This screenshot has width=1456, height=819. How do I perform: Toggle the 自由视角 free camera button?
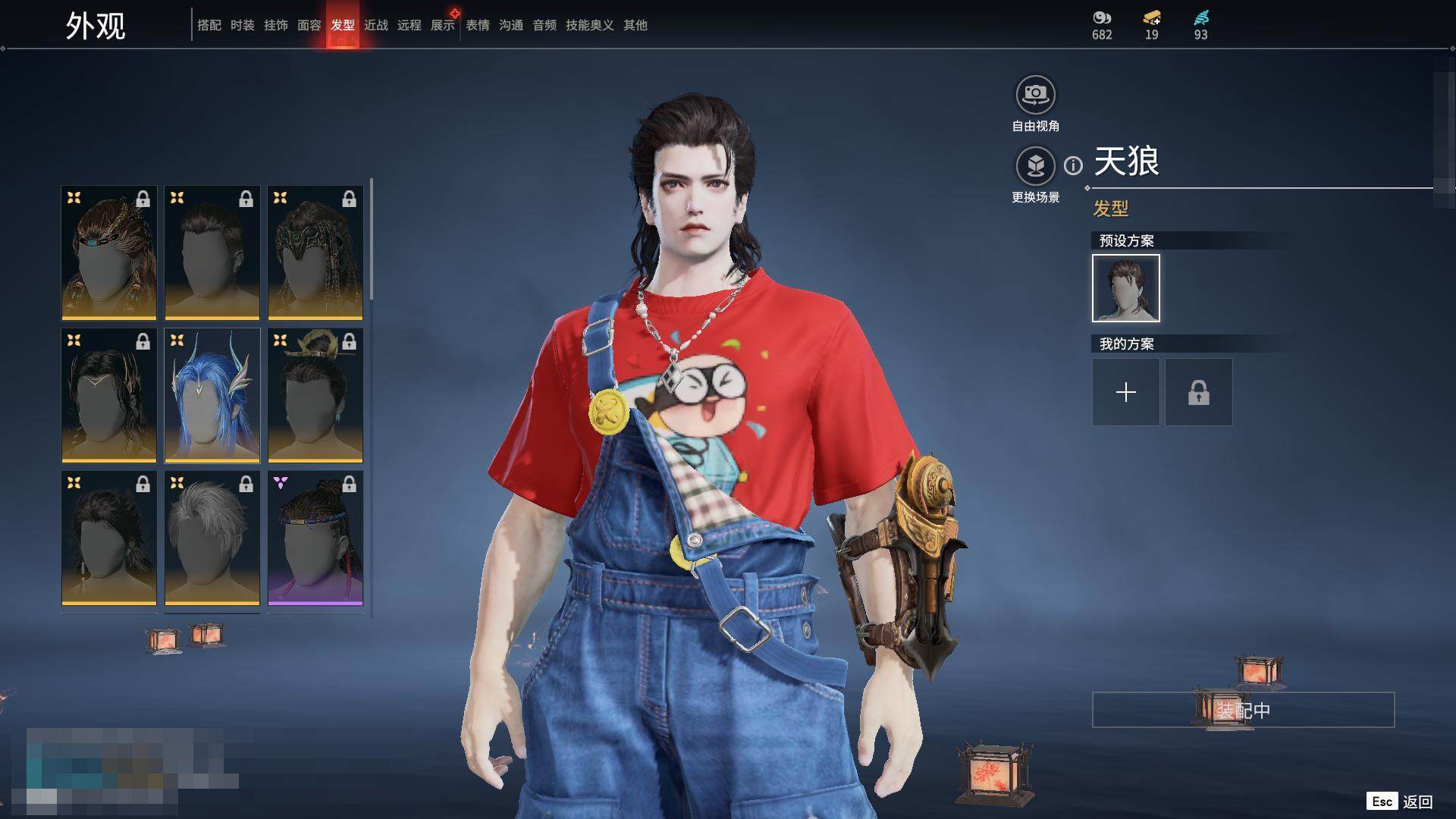[1035, 96]
